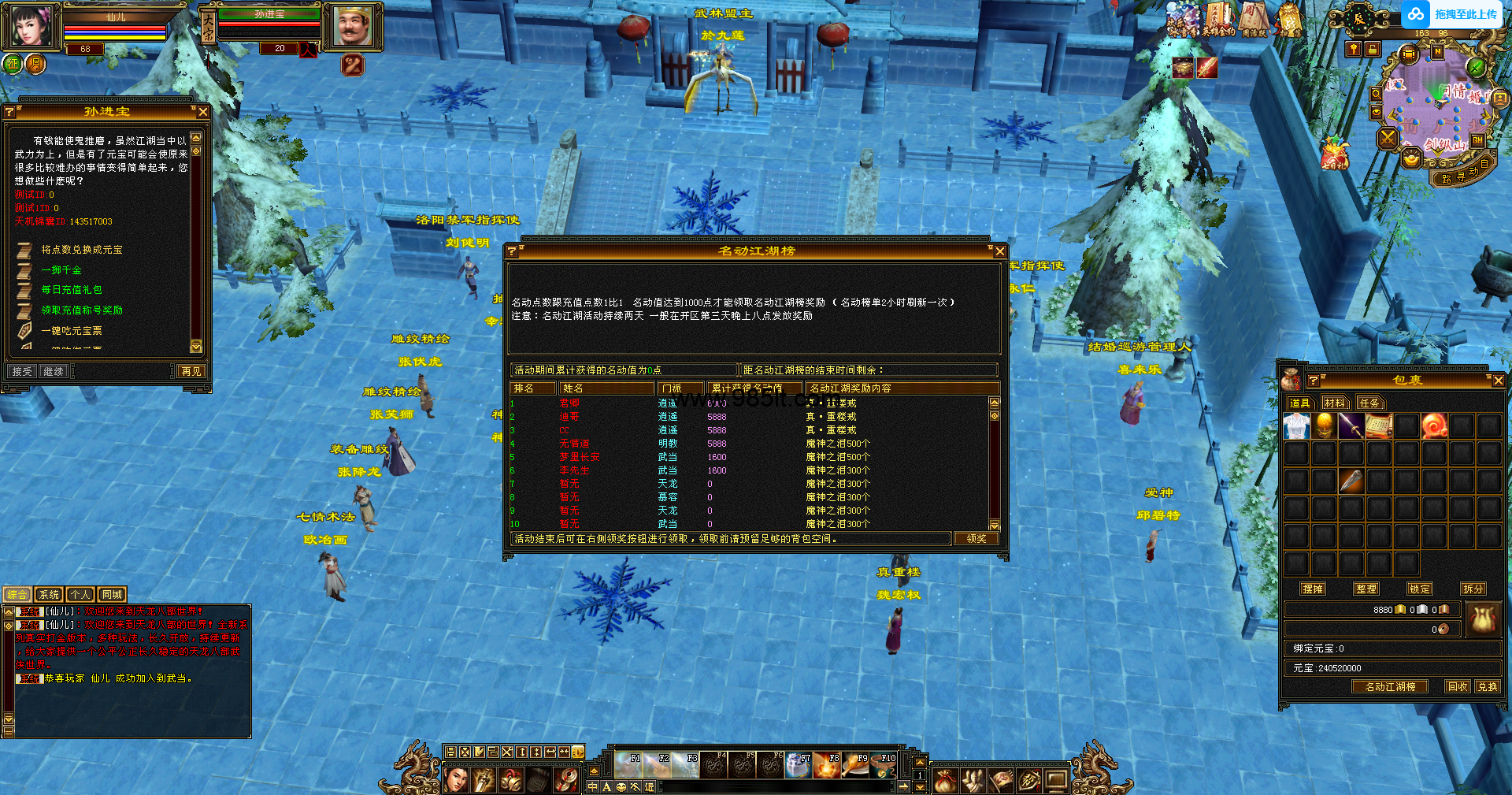
Task: Click the 兑换 exchange button
Action: (1488, 687)
